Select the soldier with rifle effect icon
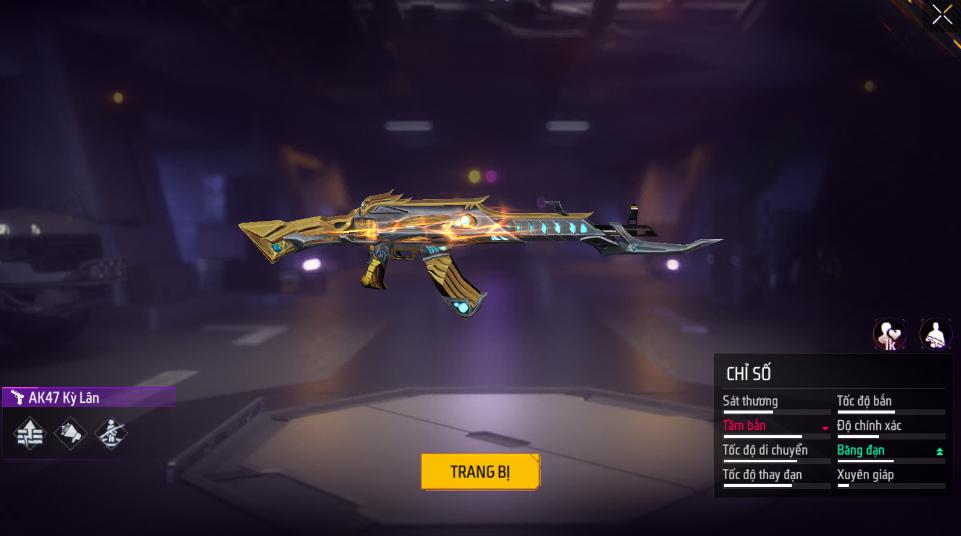 pyautogui.click(x=110, y=433)
